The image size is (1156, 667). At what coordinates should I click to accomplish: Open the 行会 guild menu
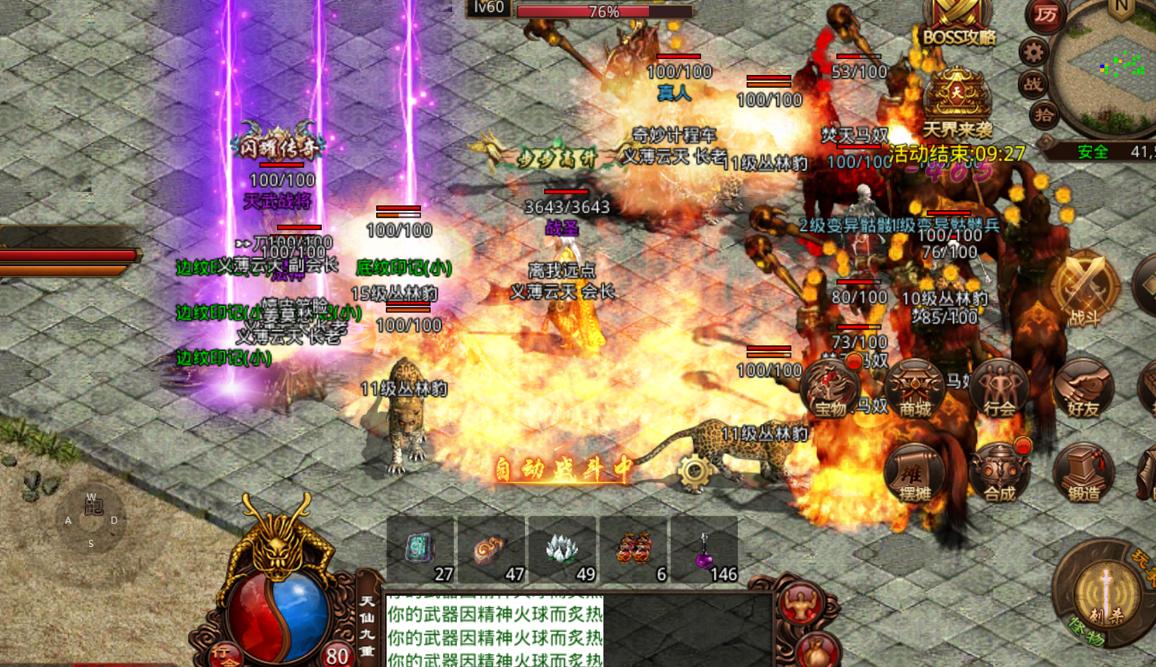pos(999,386)
